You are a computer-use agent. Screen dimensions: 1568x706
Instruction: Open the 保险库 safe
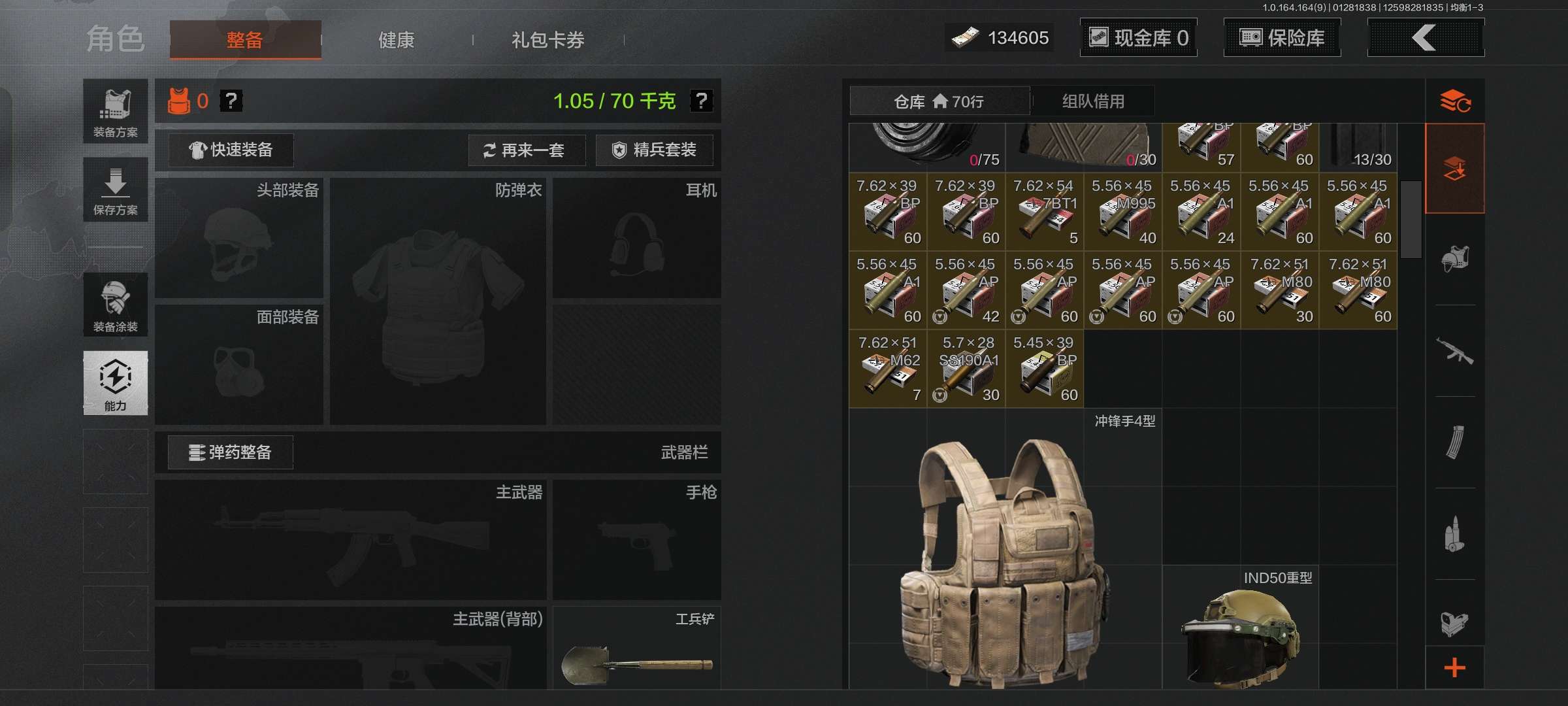(x=1282, y=38)
